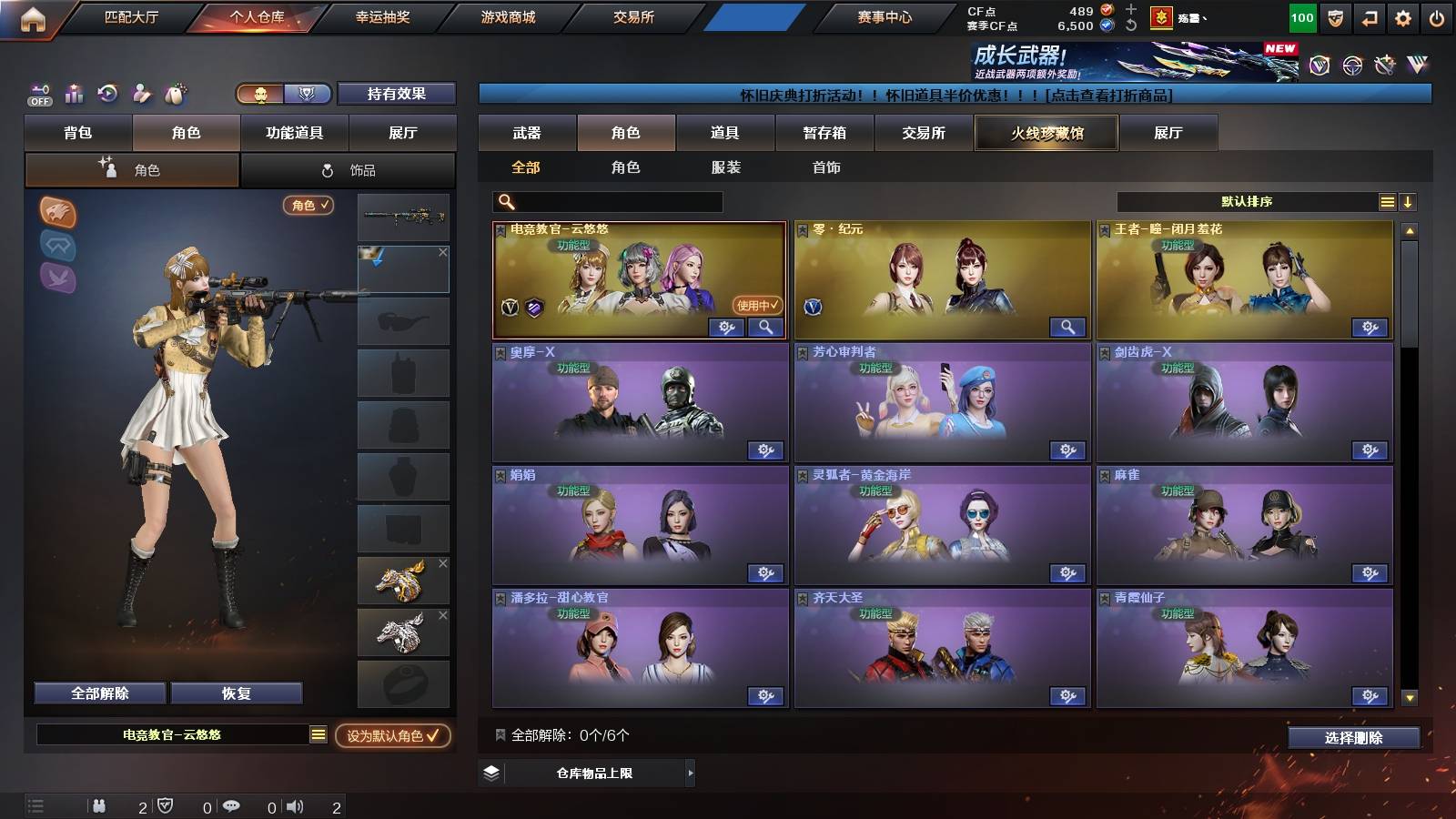Open list options next to 电竞教官-云悠悠 name field

[318, 734]
